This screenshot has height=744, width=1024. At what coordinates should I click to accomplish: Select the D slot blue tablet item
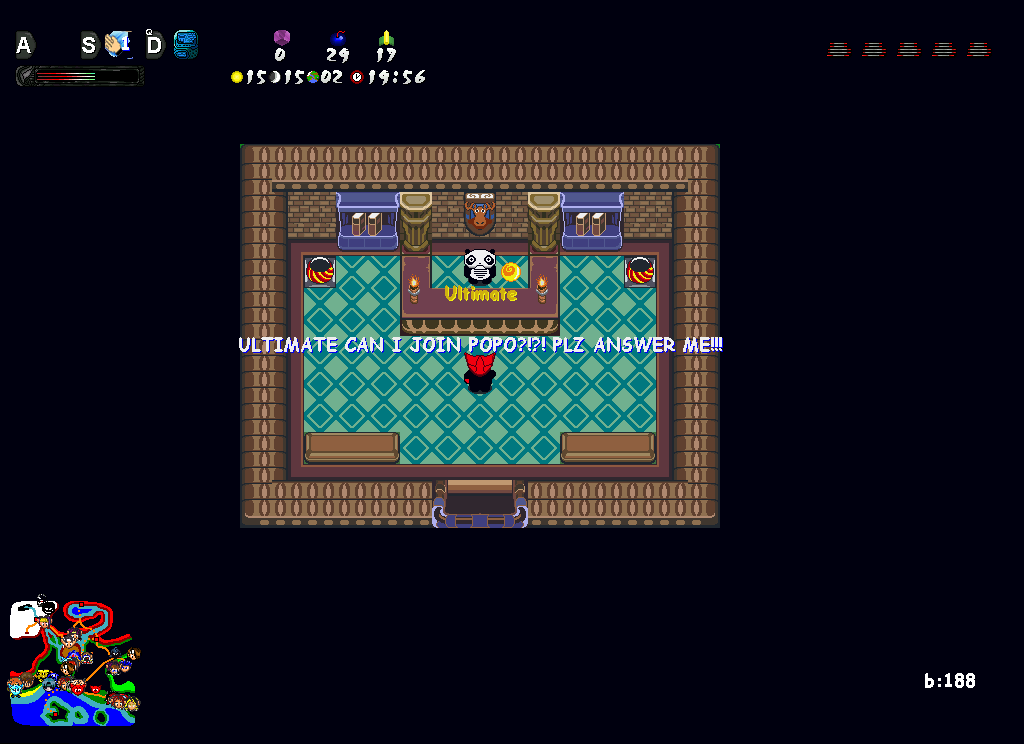[185, 44]
